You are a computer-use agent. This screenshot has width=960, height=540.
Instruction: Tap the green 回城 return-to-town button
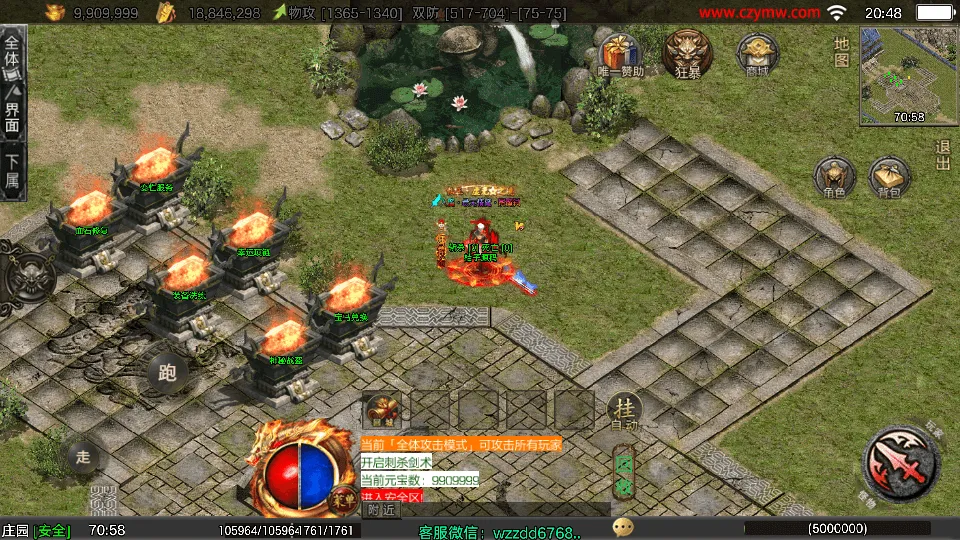point(624,471)
